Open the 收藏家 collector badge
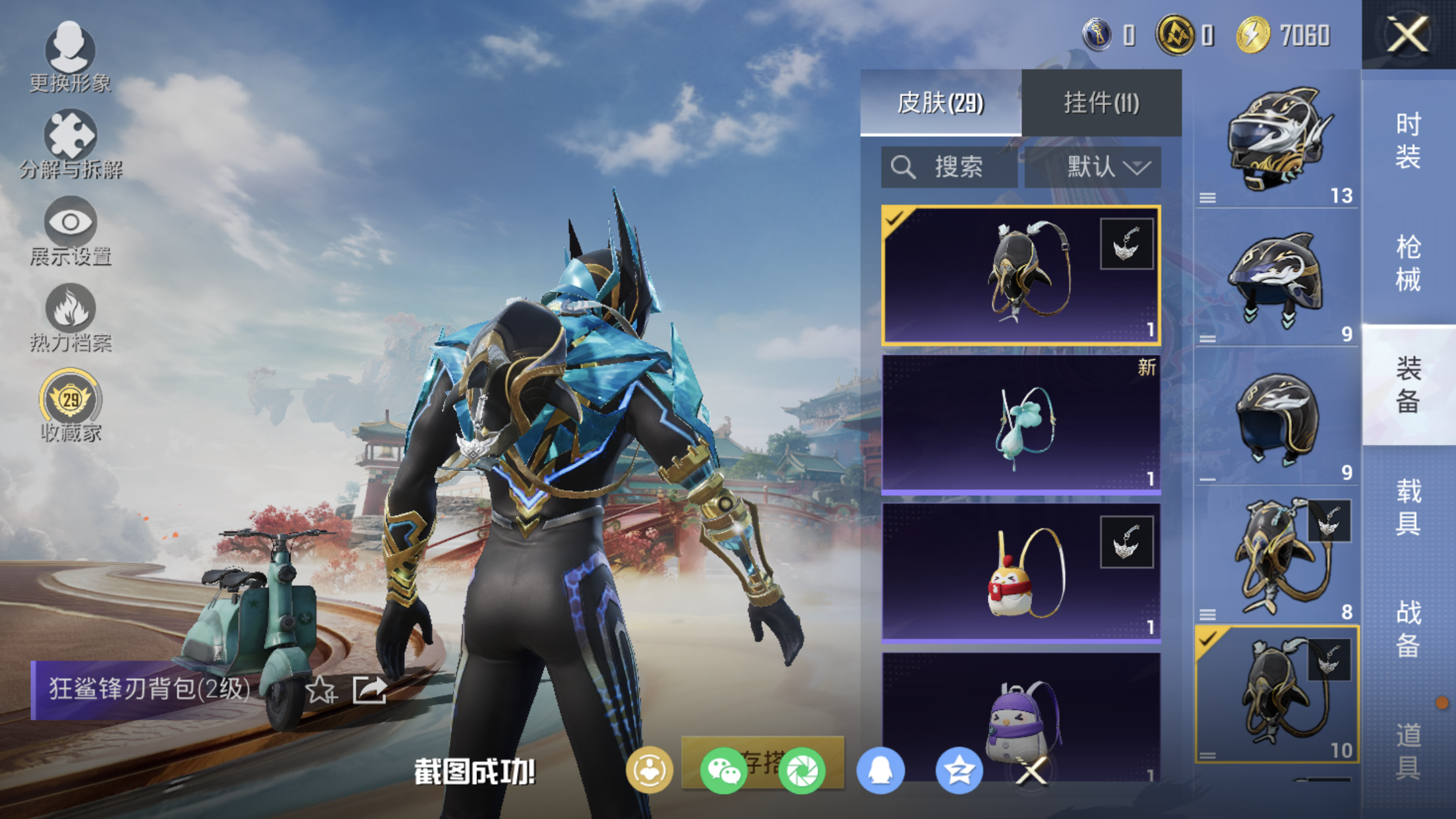 (71, 405)
